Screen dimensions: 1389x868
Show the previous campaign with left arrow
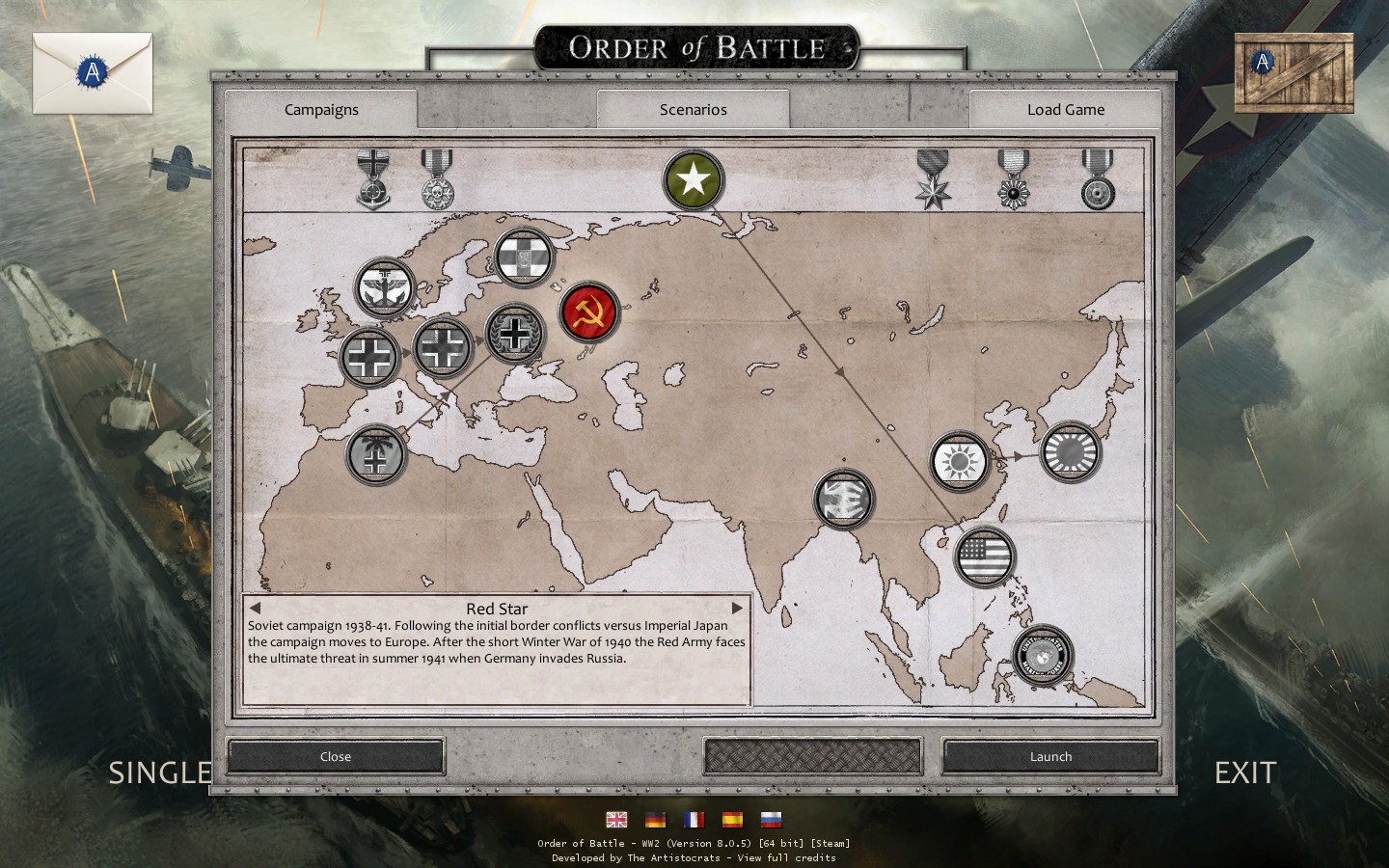click(255, 609)
